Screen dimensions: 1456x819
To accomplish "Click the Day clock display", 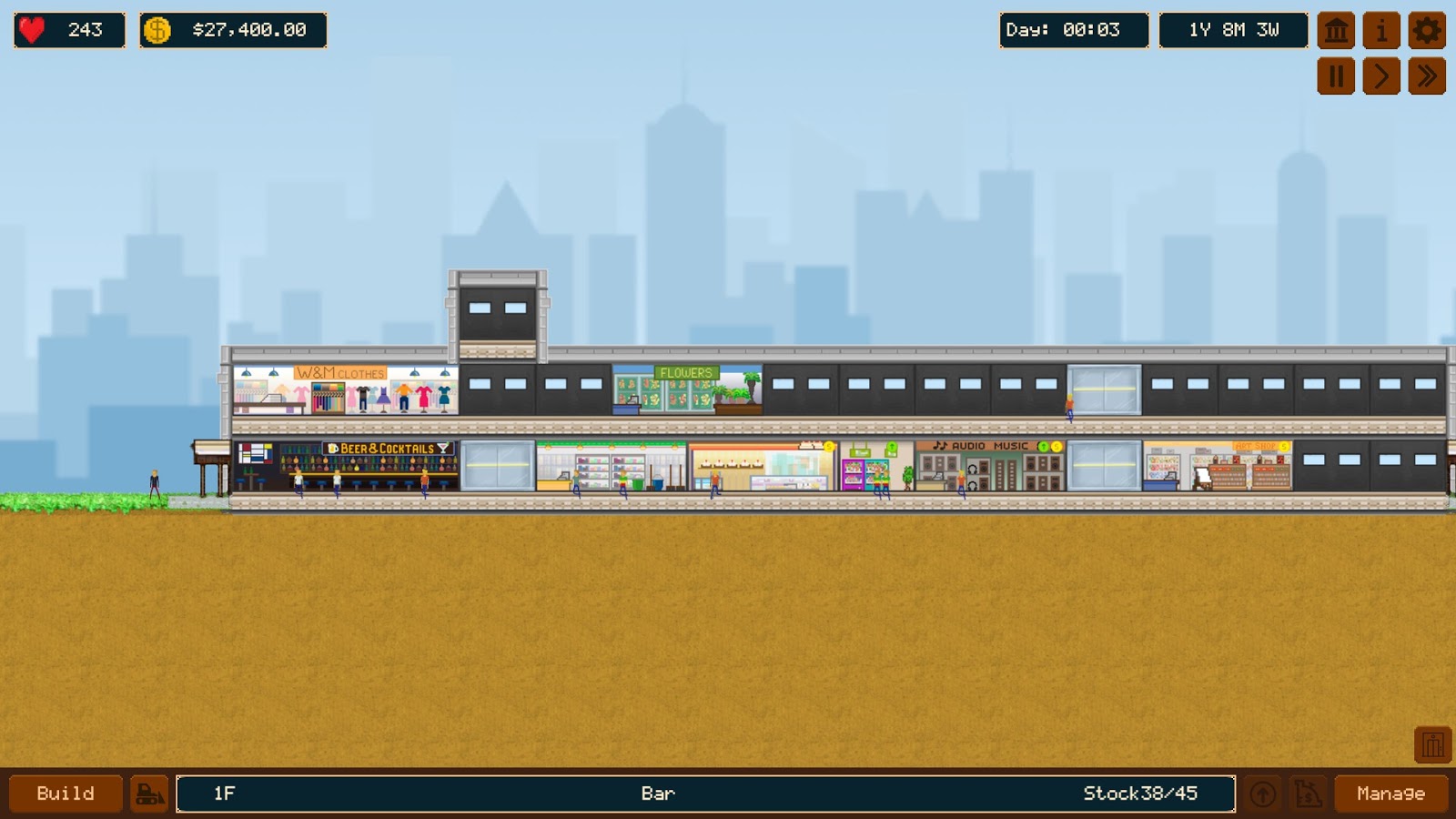I will 1074,28.
